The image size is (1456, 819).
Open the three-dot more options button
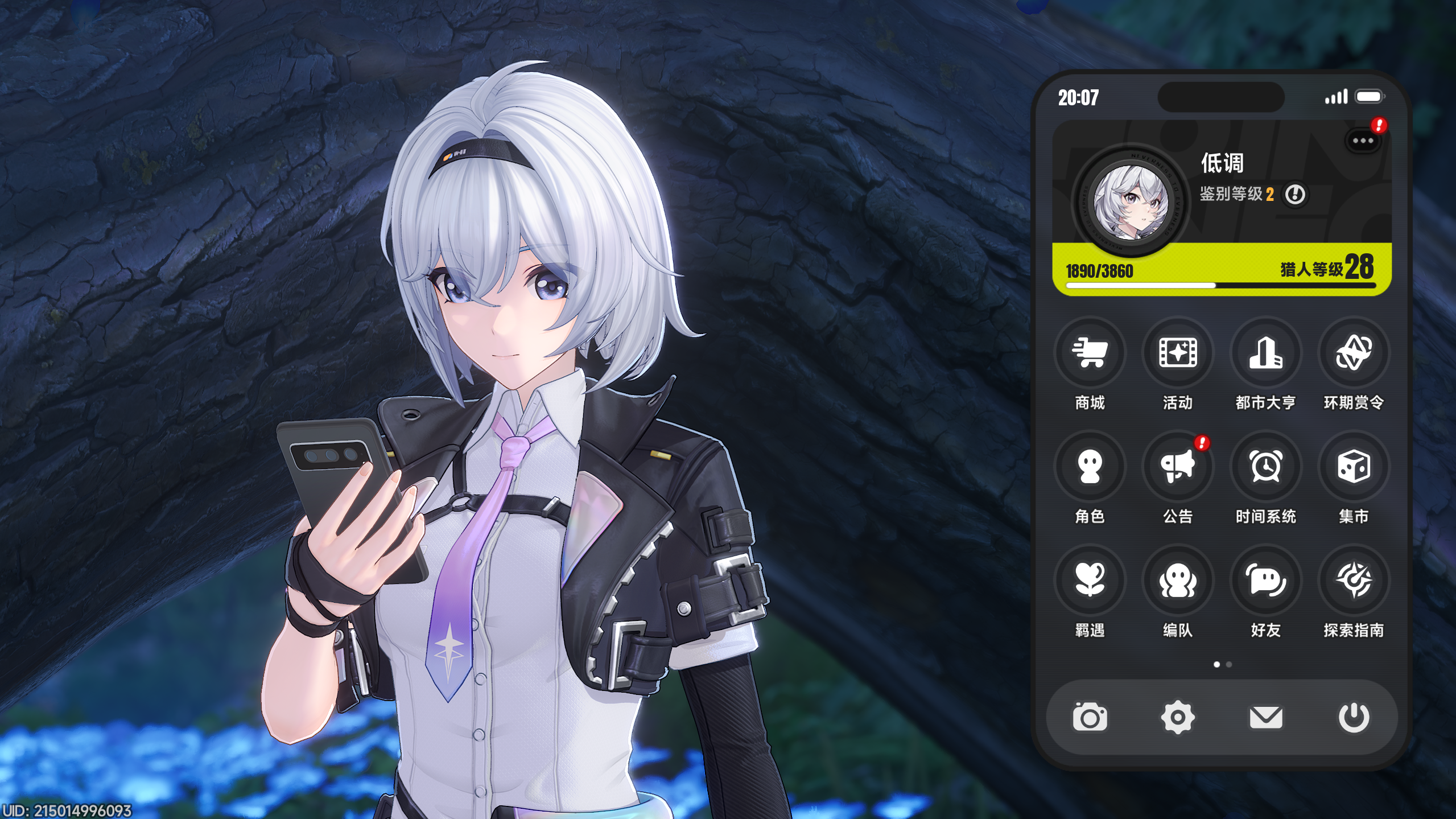click(1363, 141)
